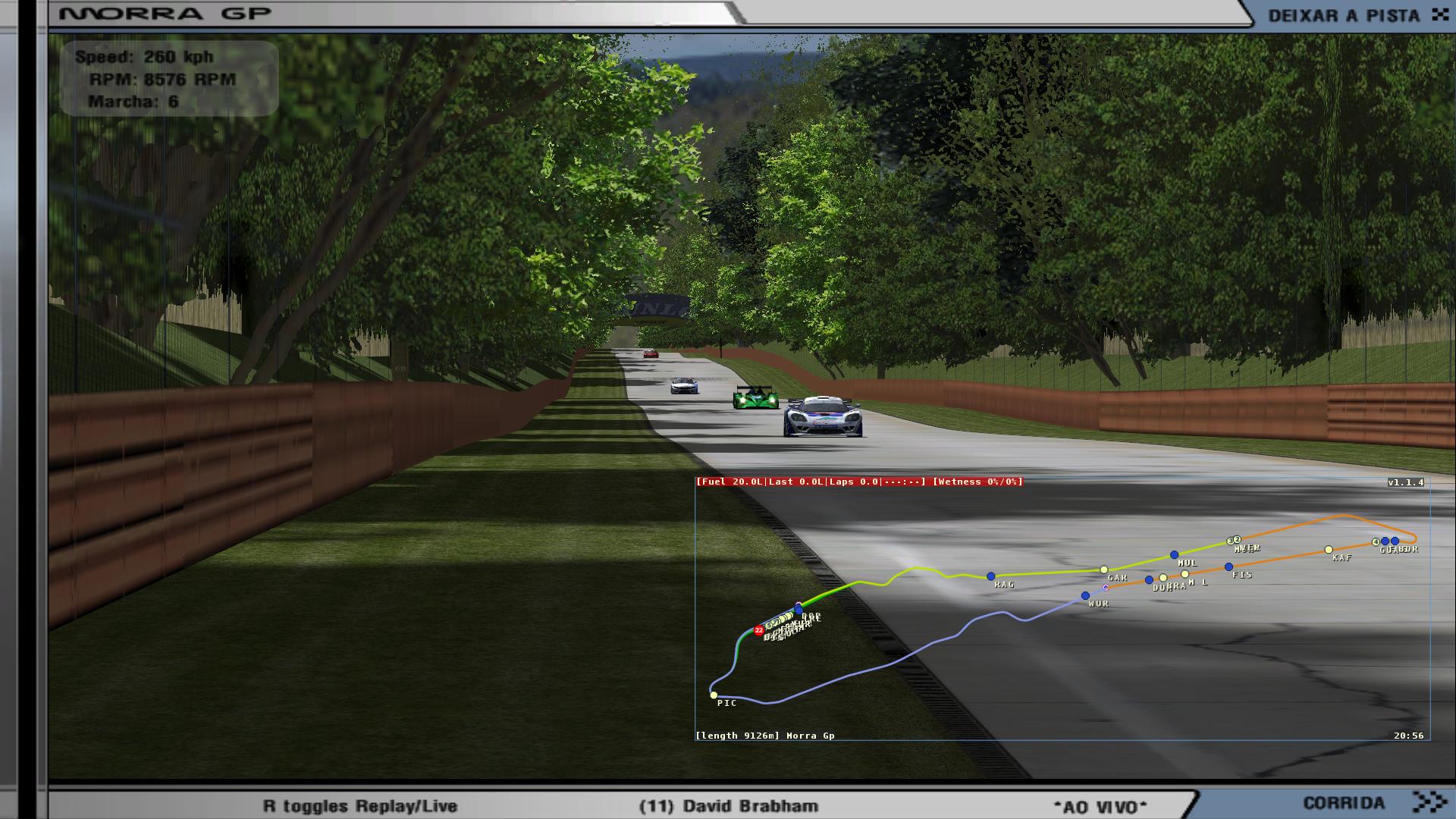The width and height of the screenshot is (1456, 819).
Task: Pick the KAF marker on the track map
Action: click(x=1329, y=550)
